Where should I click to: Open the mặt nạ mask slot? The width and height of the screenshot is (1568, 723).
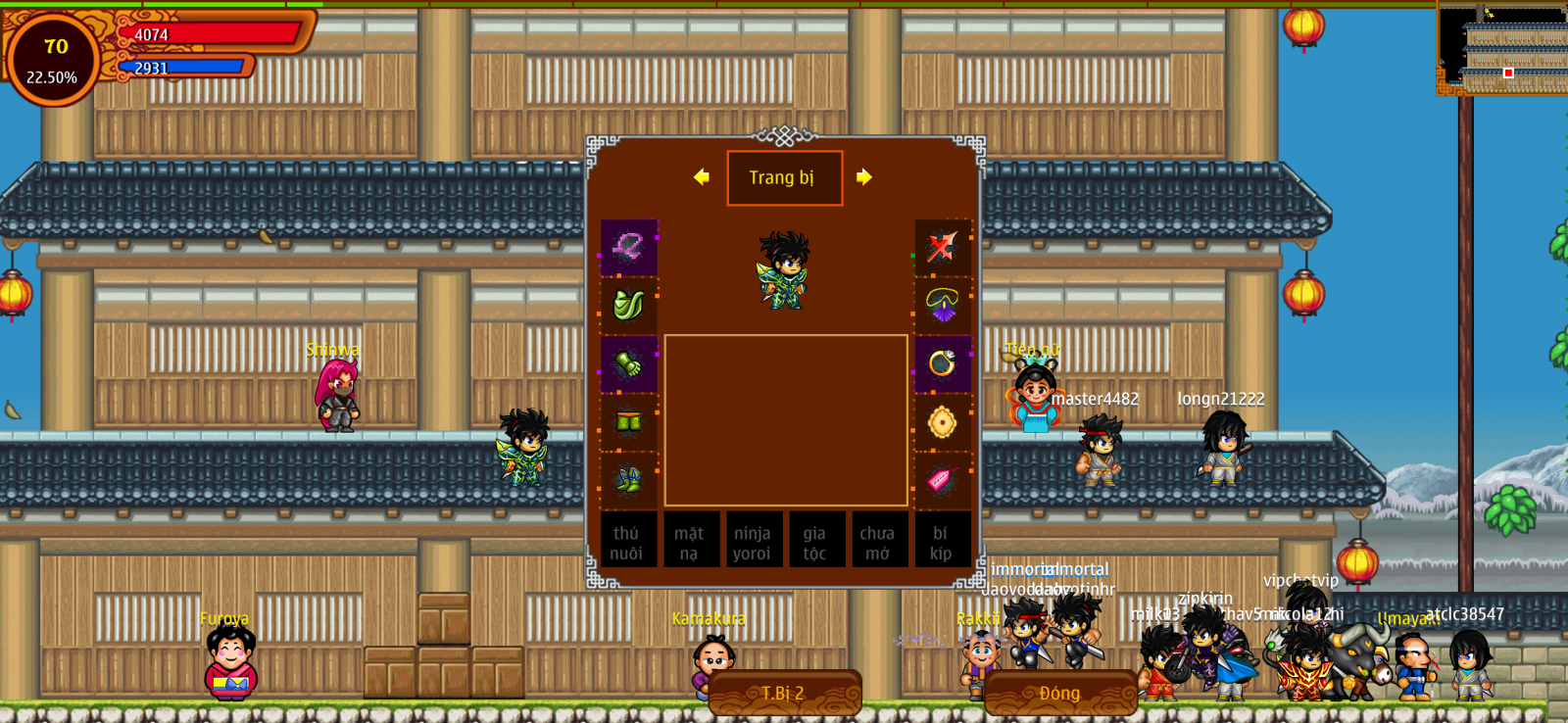pyautogui.click(x=690, y=541)
